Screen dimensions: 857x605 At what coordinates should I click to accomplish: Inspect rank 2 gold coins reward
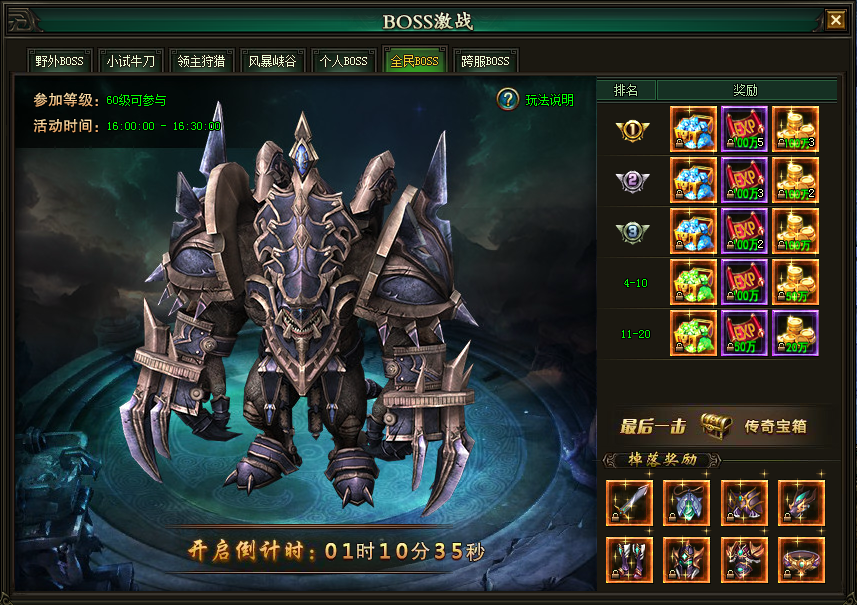tap(795, 180)
